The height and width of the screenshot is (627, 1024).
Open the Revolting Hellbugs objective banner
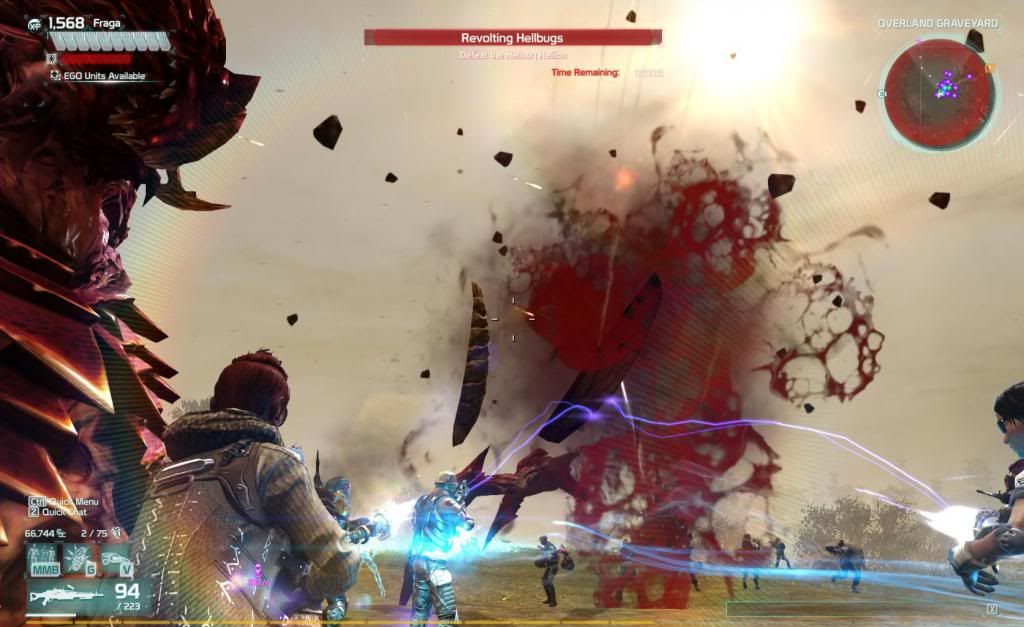(512, 37)
